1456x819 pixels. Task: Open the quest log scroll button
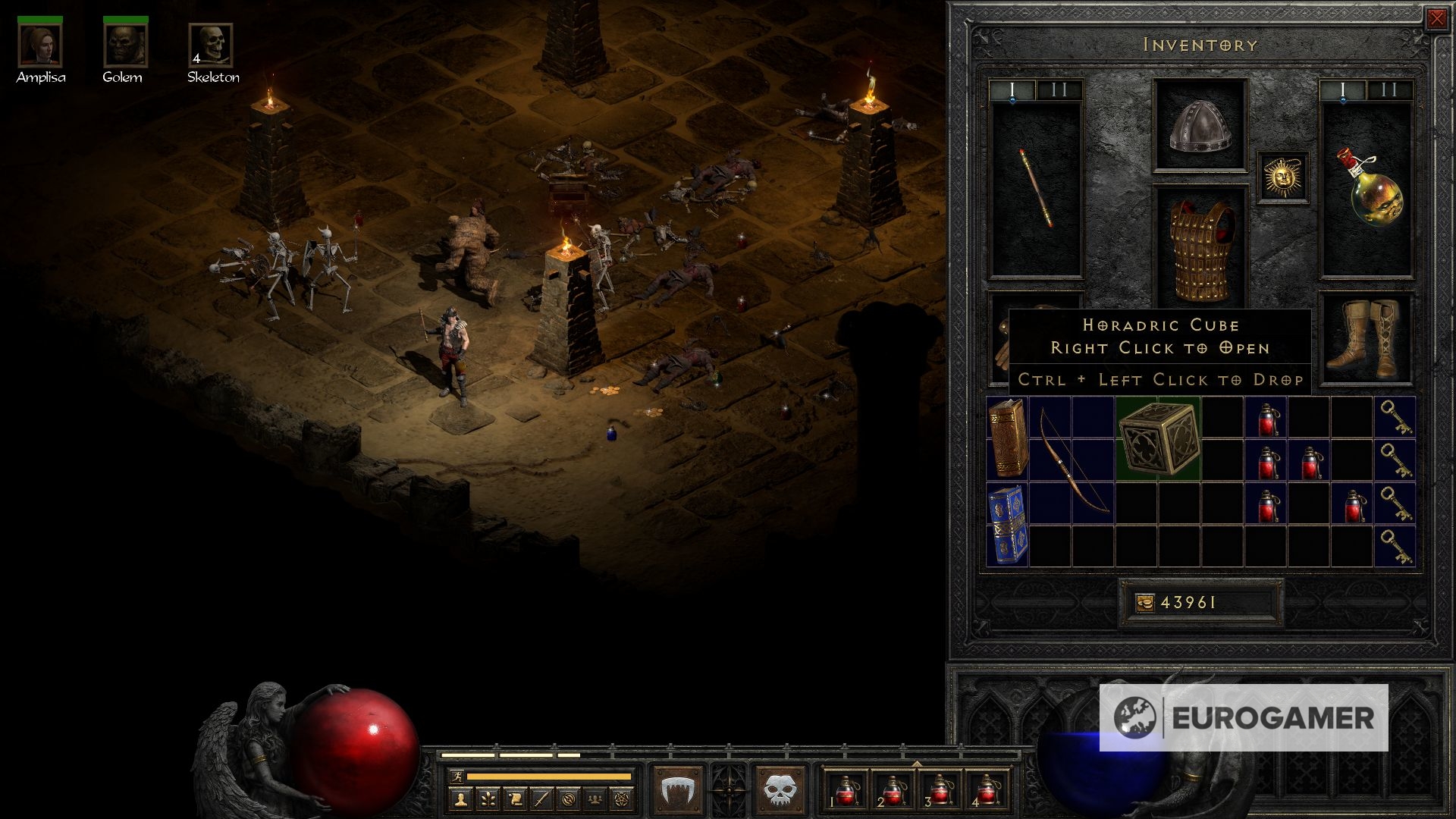[514, 799]
